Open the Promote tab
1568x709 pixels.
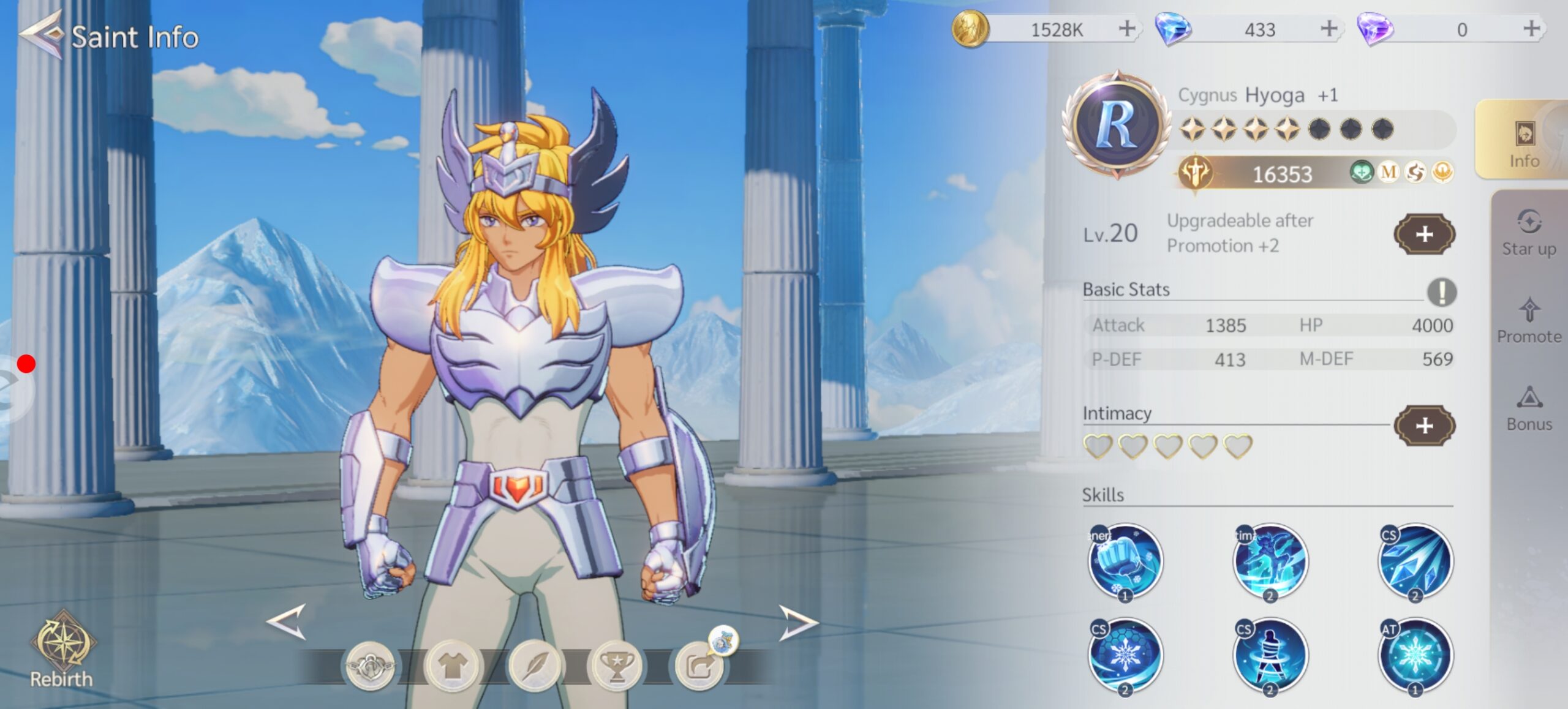(1529, 320)
